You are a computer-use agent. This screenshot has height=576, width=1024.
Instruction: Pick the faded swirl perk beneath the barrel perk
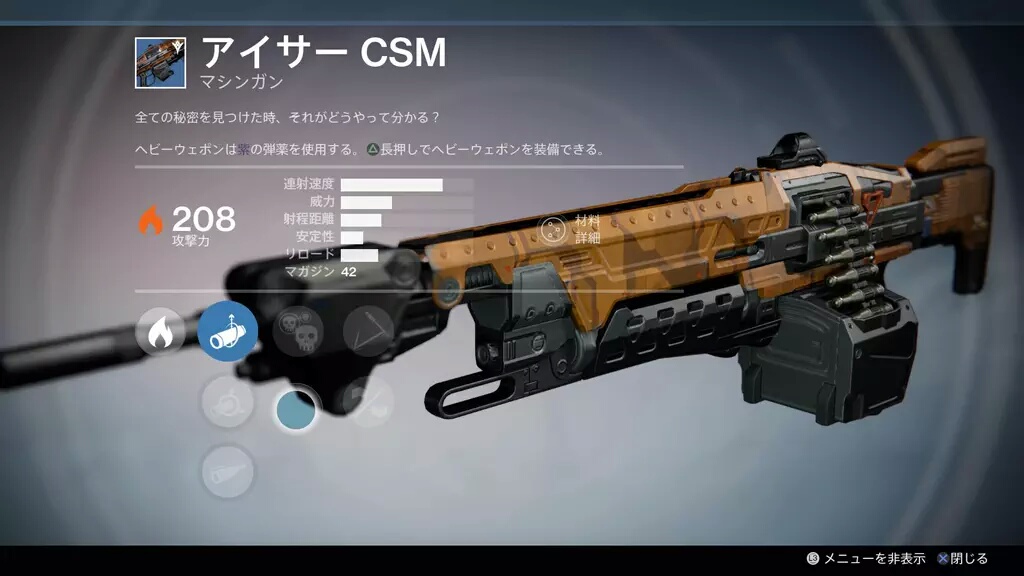click(x=228, y=402)
